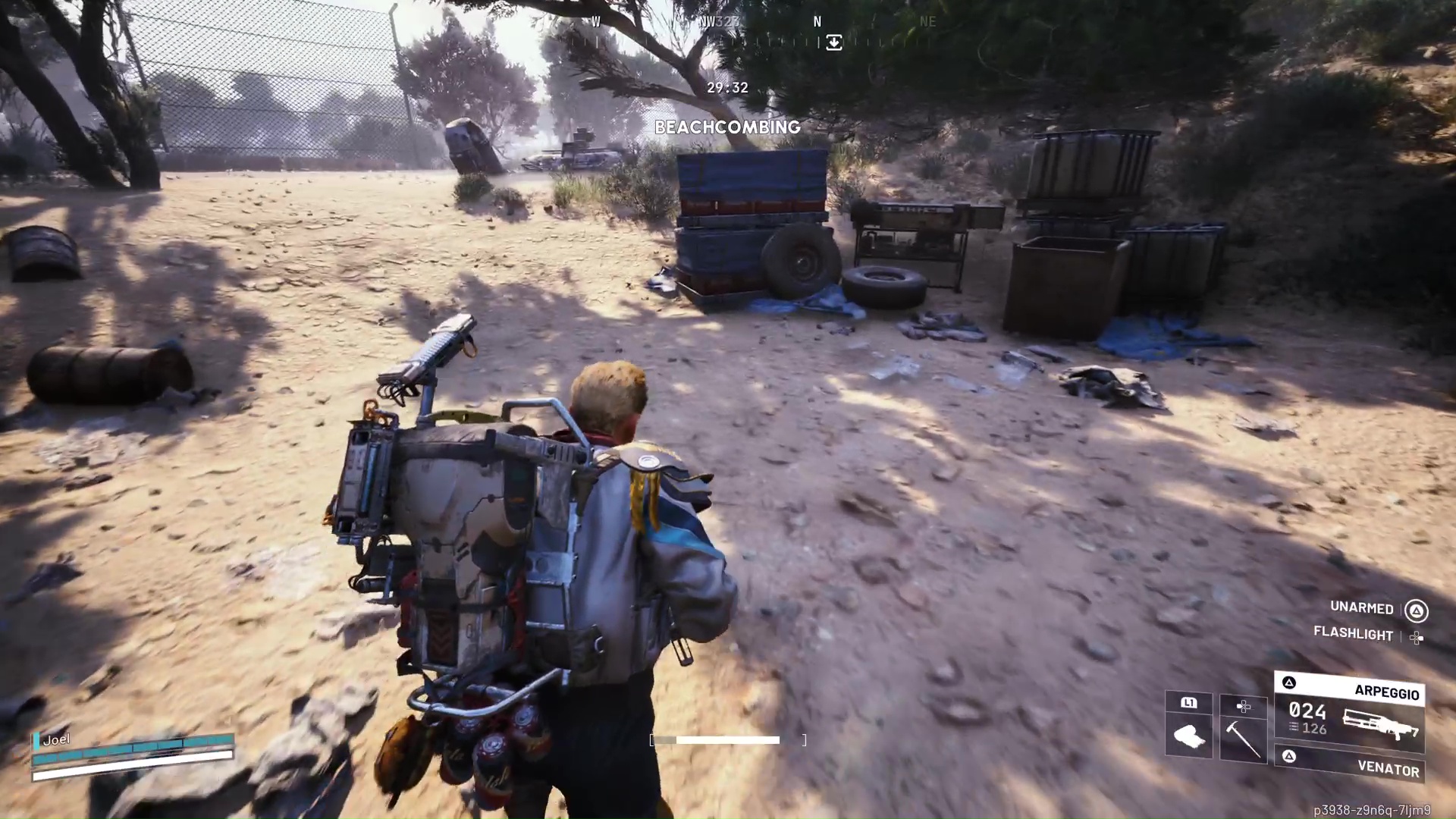Click the L1 button prompt icon

pos(1188,704)
